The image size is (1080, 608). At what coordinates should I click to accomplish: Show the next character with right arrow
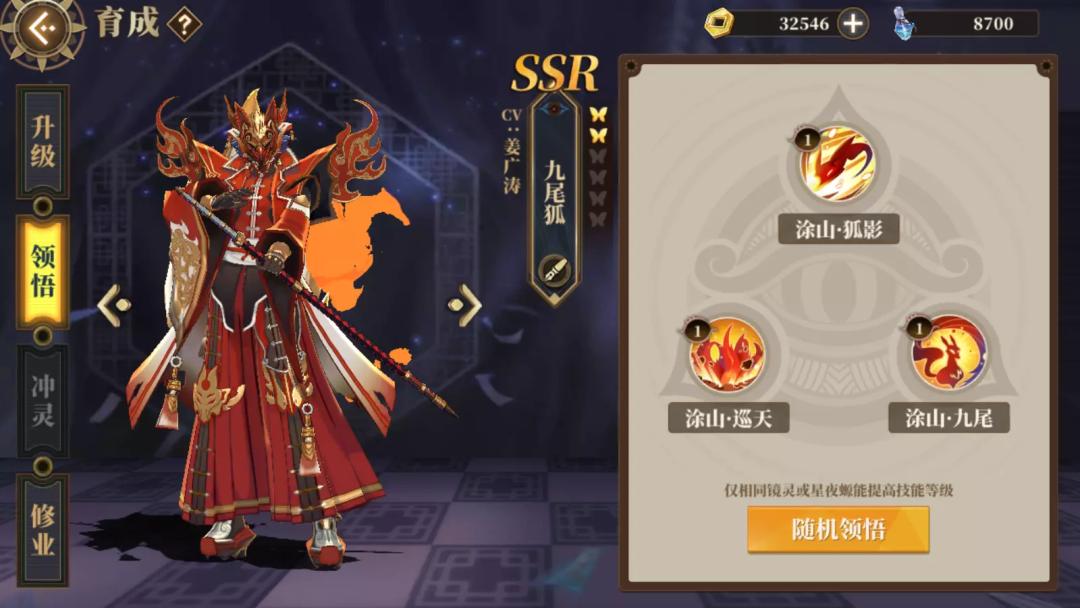[465, 305]
